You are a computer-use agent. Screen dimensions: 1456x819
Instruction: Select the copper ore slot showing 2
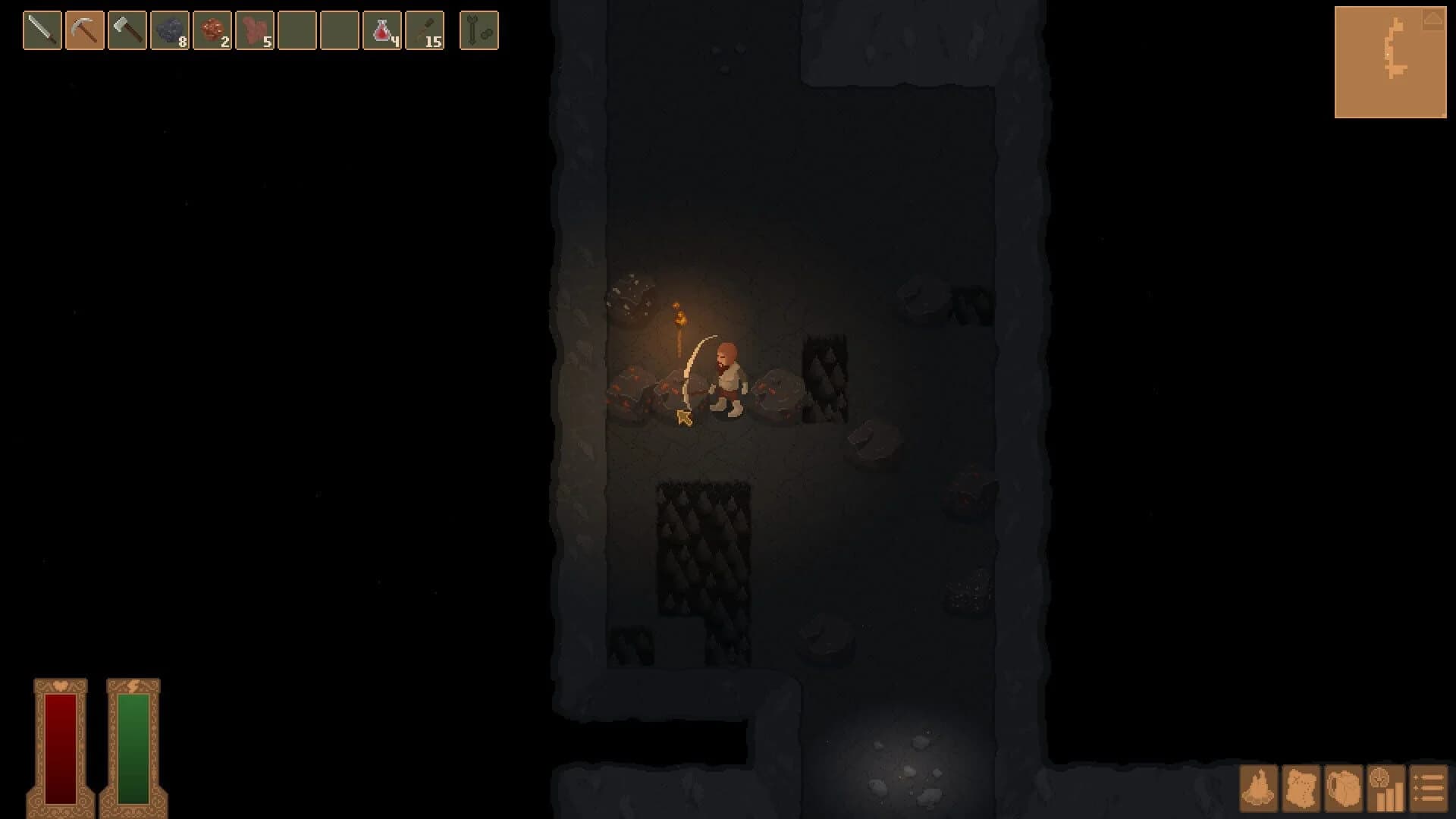211,29
